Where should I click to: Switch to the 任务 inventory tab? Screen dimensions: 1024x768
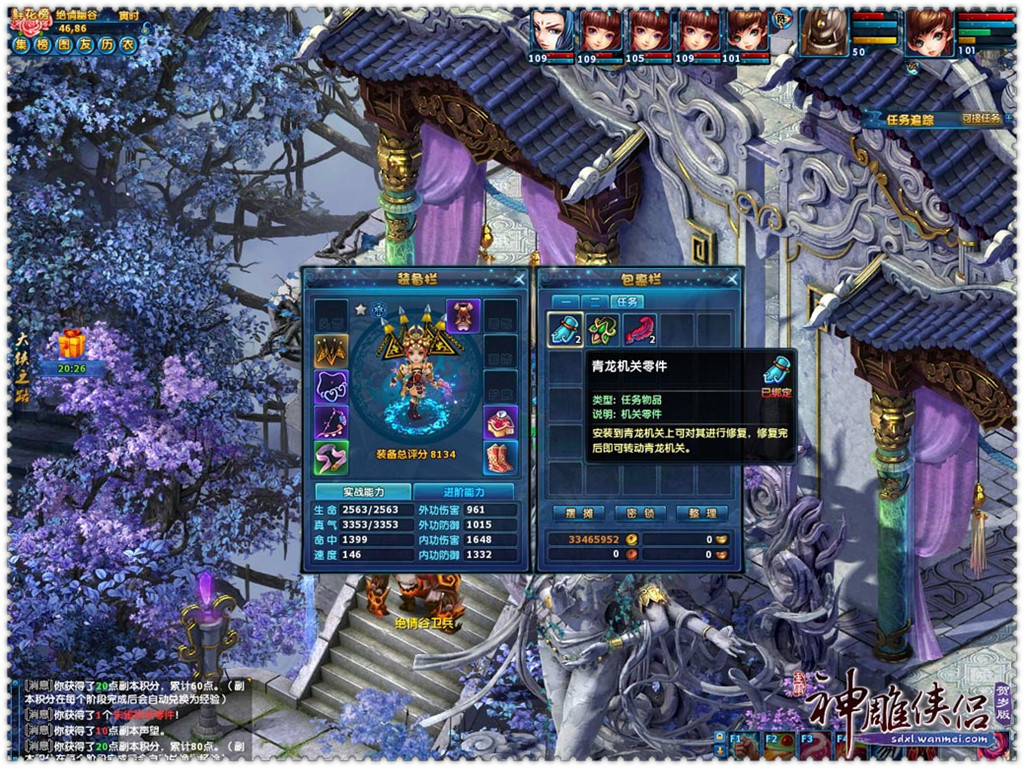(x=626, y=301)
